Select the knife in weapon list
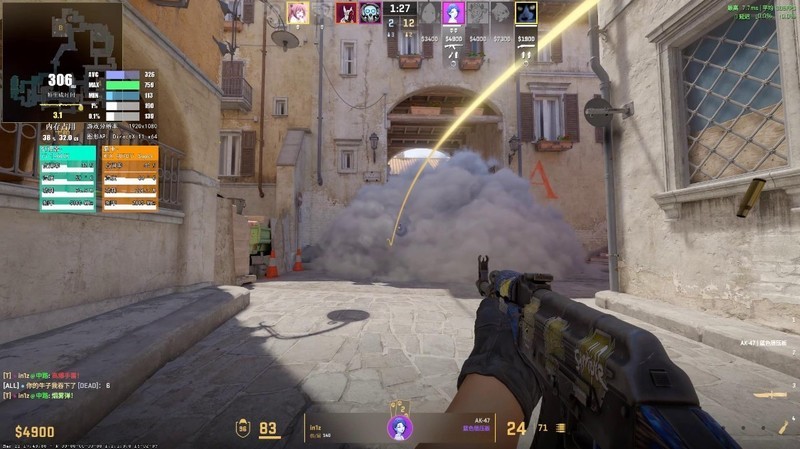Viewport: 800px width, 449px height. (770, 397)
